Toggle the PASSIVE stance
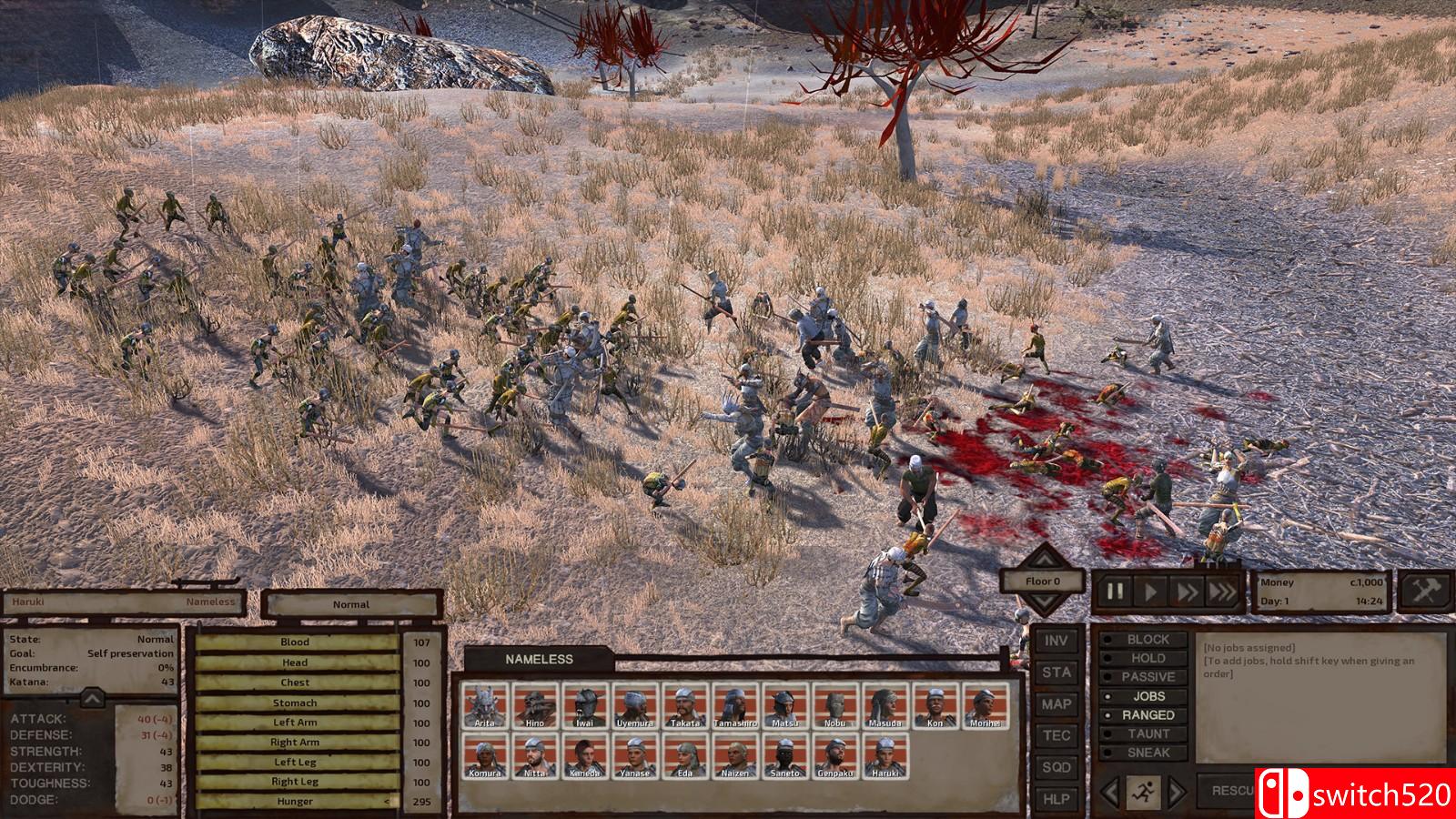This screenshot has width=1456, height=819. click(x=1148, y=677)
